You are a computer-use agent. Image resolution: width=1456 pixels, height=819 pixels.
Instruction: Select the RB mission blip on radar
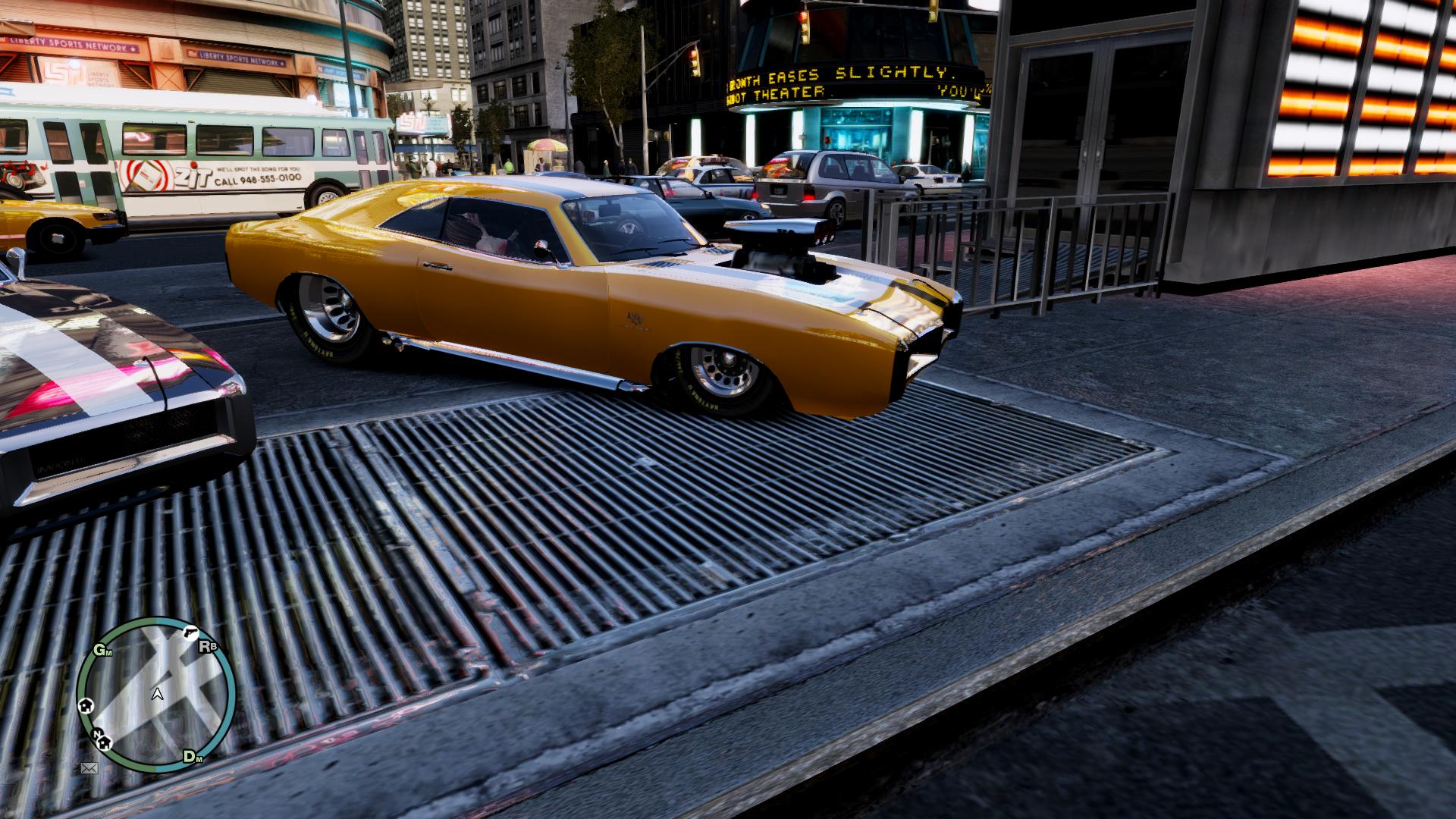pos(206,646)
